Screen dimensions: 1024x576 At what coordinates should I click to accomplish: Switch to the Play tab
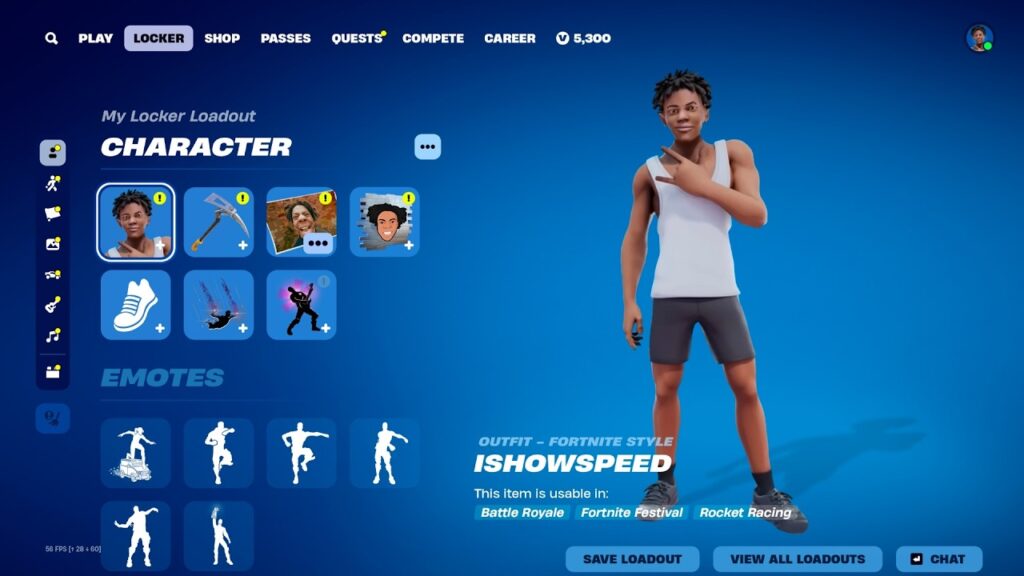[x=96, y=39]
